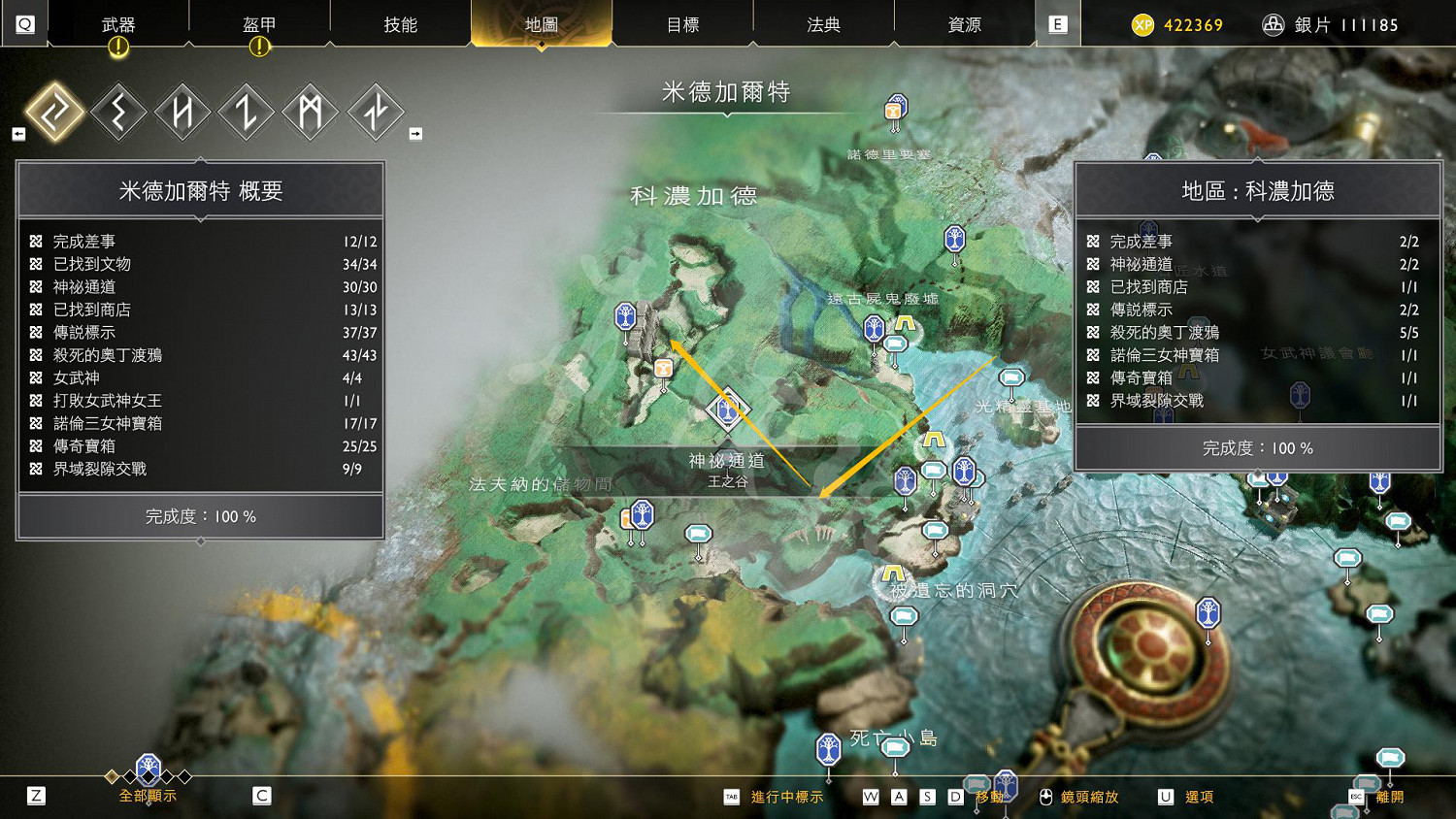Open the 目標 tab

tap(683, 24)
